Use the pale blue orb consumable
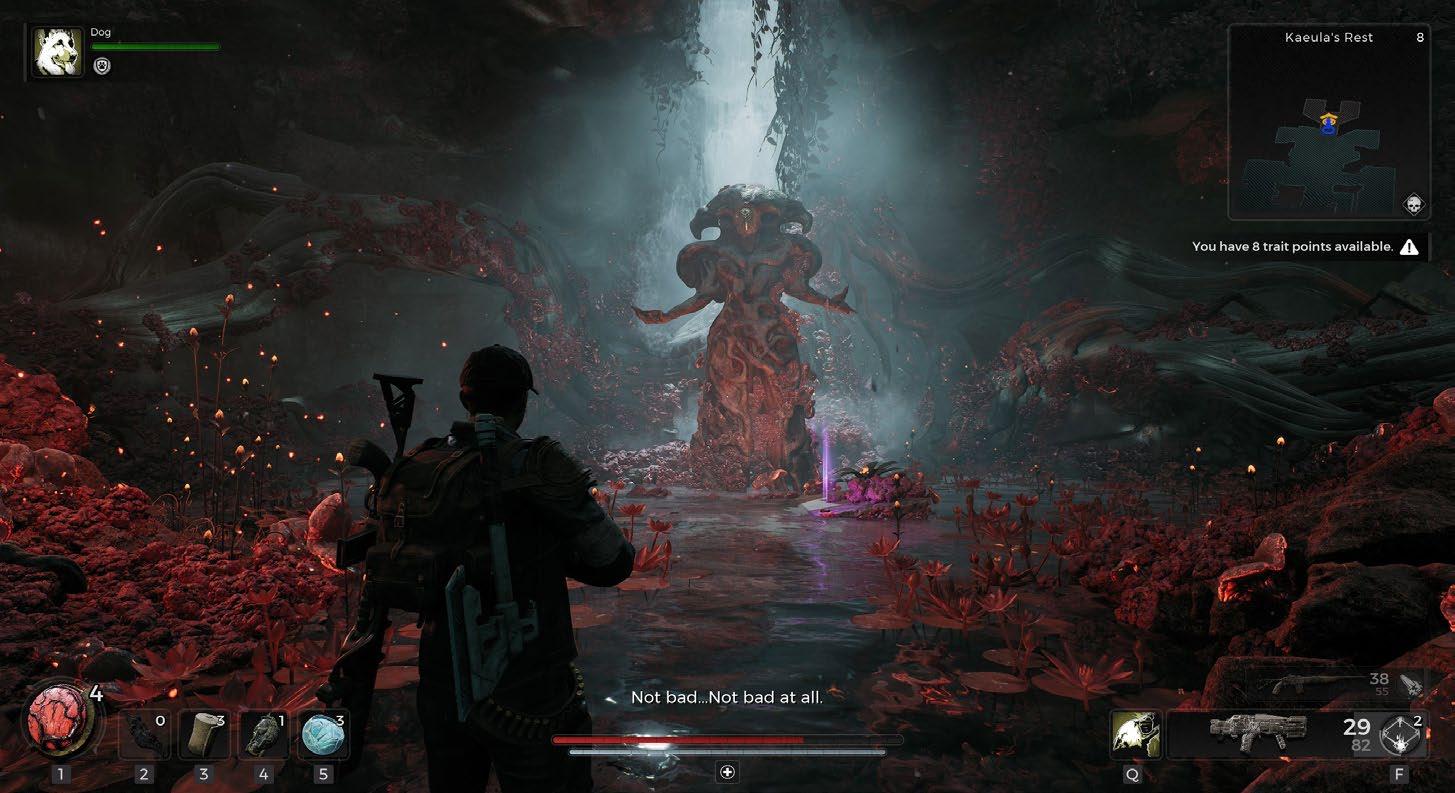1455x793 pixels. [x=324, y=736]
